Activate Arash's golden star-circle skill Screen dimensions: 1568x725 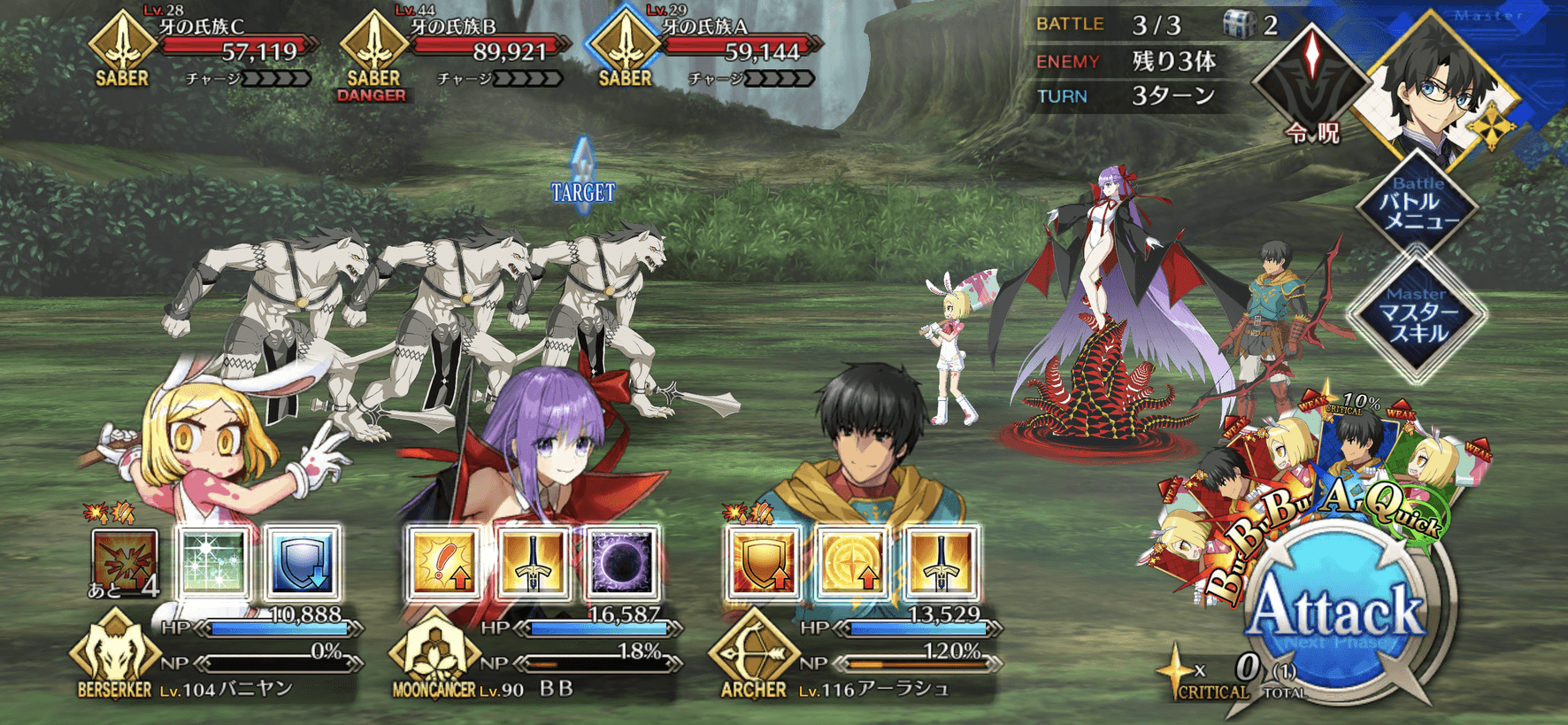click(x=851, y=563)
